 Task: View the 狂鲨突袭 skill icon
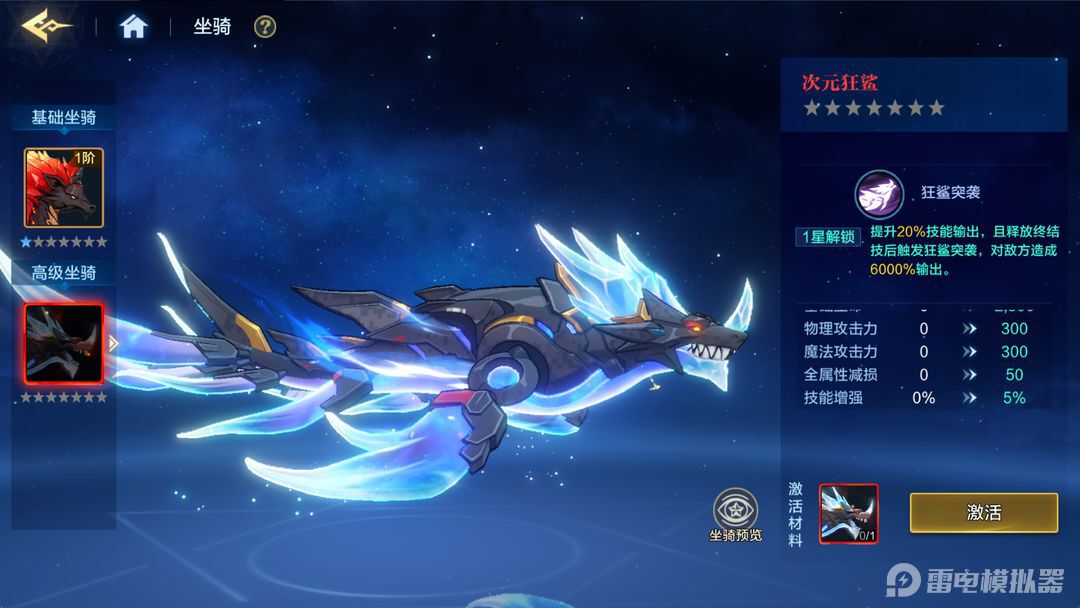coord(878,194)
